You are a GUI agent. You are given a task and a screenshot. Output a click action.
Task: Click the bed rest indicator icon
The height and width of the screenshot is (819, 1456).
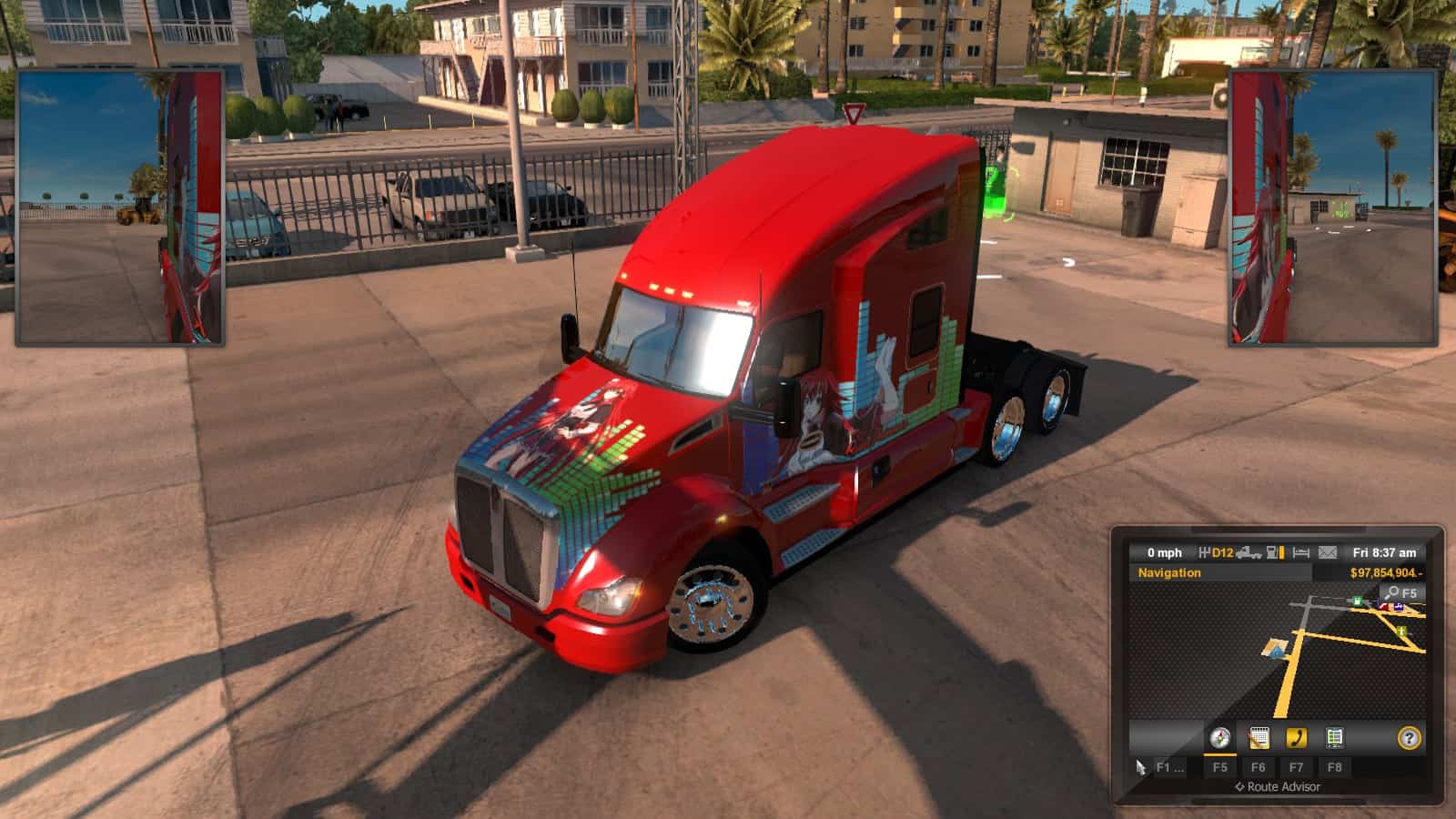pyautogui.click(x=1301, y=552)
